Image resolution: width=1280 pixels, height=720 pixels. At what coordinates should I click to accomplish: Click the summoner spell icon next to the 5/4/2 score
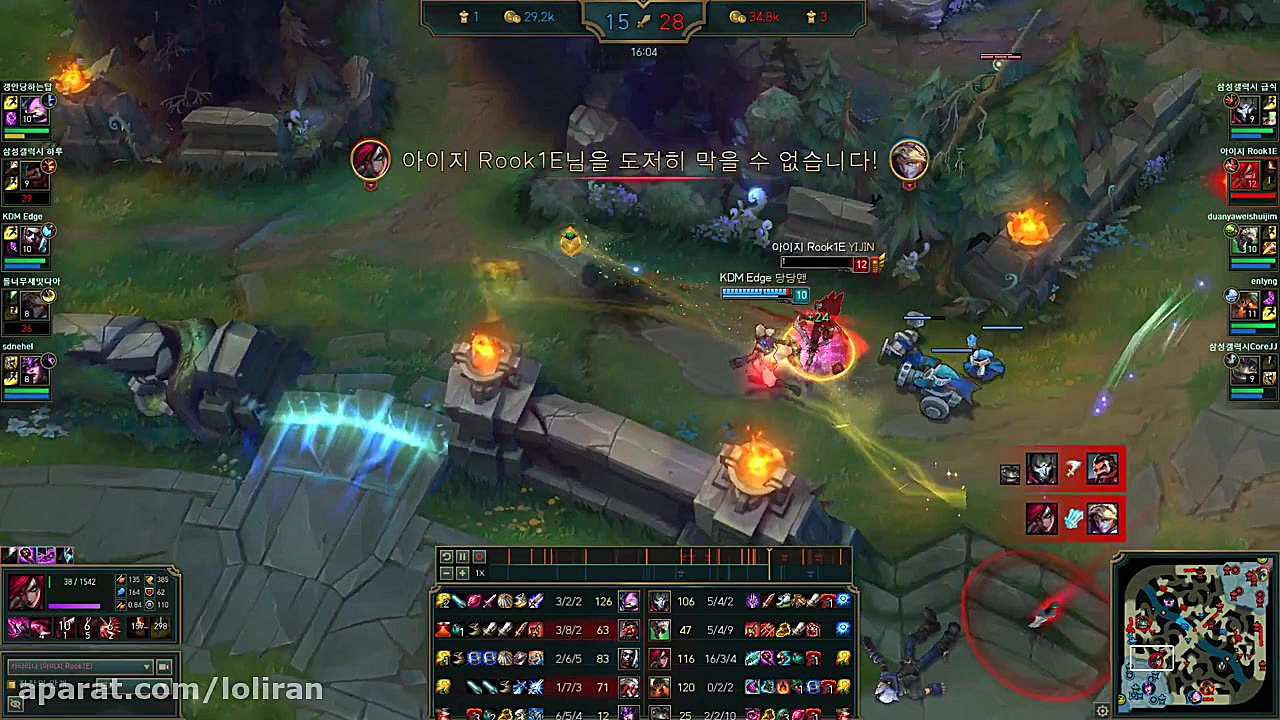[755, 601]
